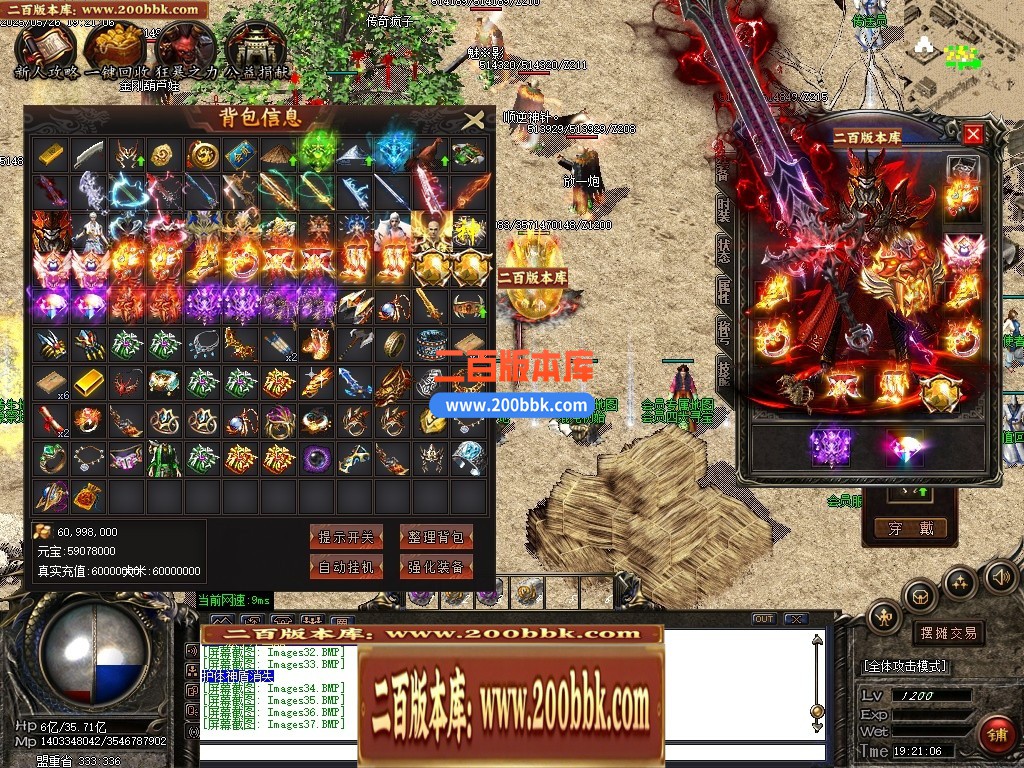Open the 强化装备 enhancement button
Viewport: 1024px width, 768px height.
click(x=436, y=567)
